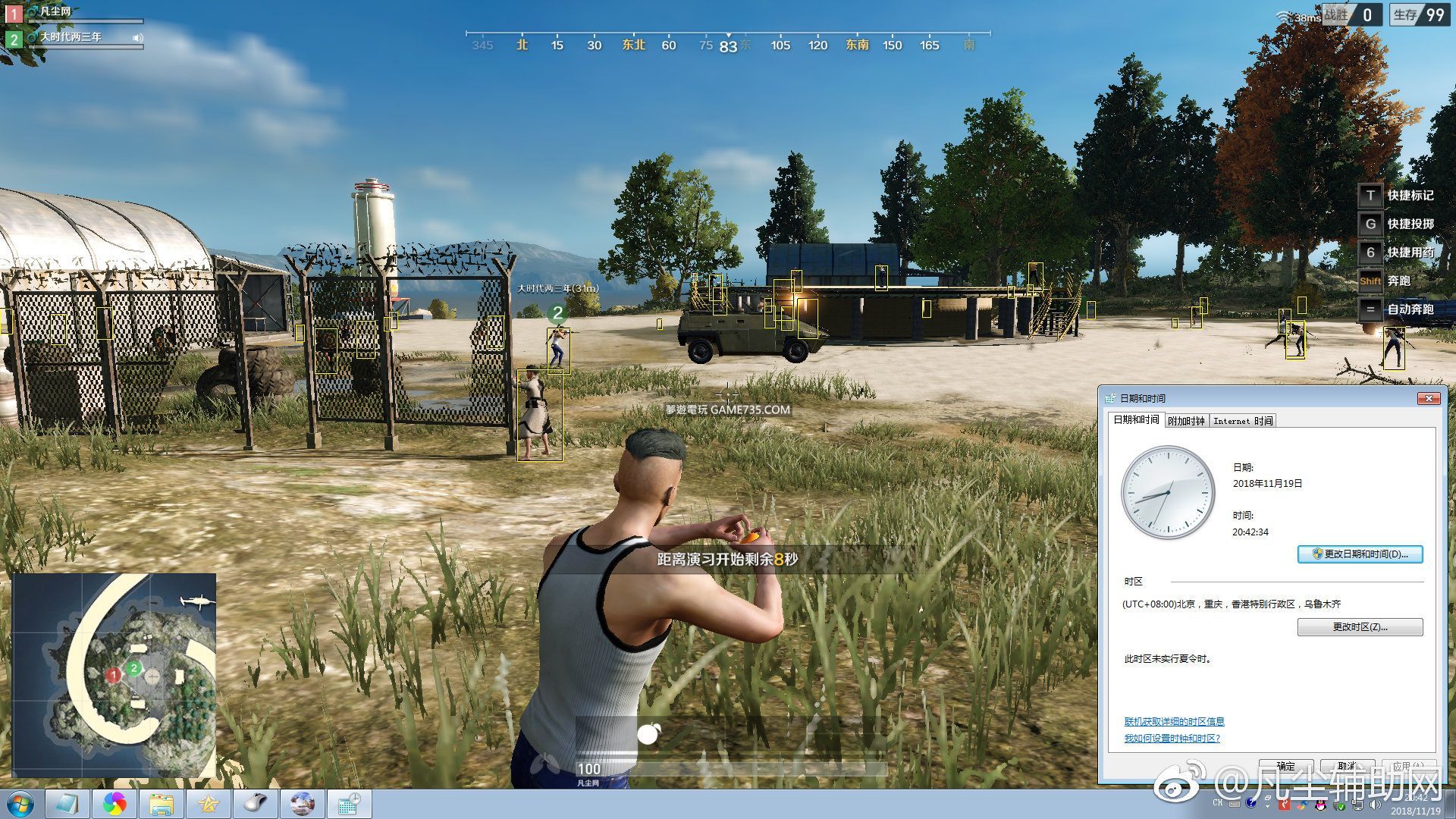Open the 我如何设置时钟和时区 help link
This screenshot has height=819, width=1456.
[1172, 738]
